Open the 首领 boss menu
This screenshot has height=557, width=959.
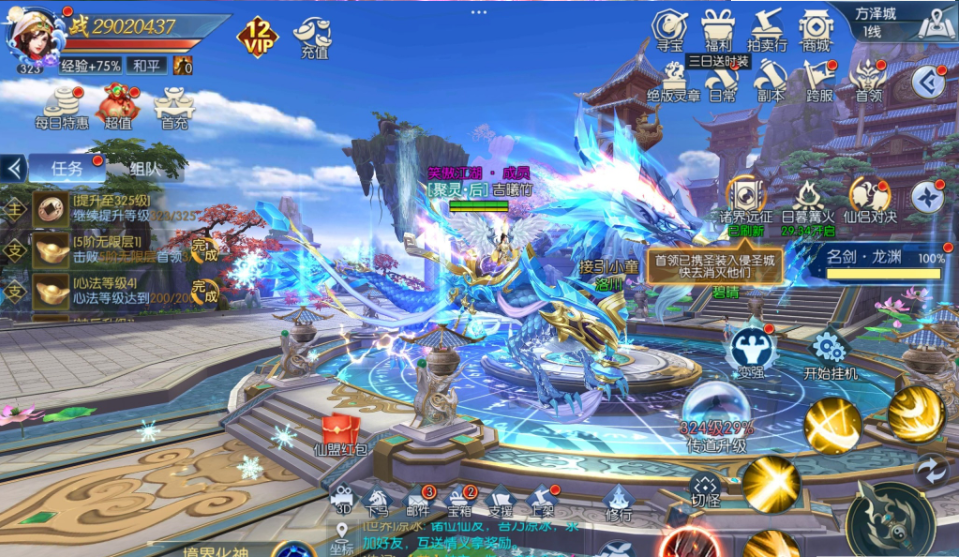pos(867,78)
